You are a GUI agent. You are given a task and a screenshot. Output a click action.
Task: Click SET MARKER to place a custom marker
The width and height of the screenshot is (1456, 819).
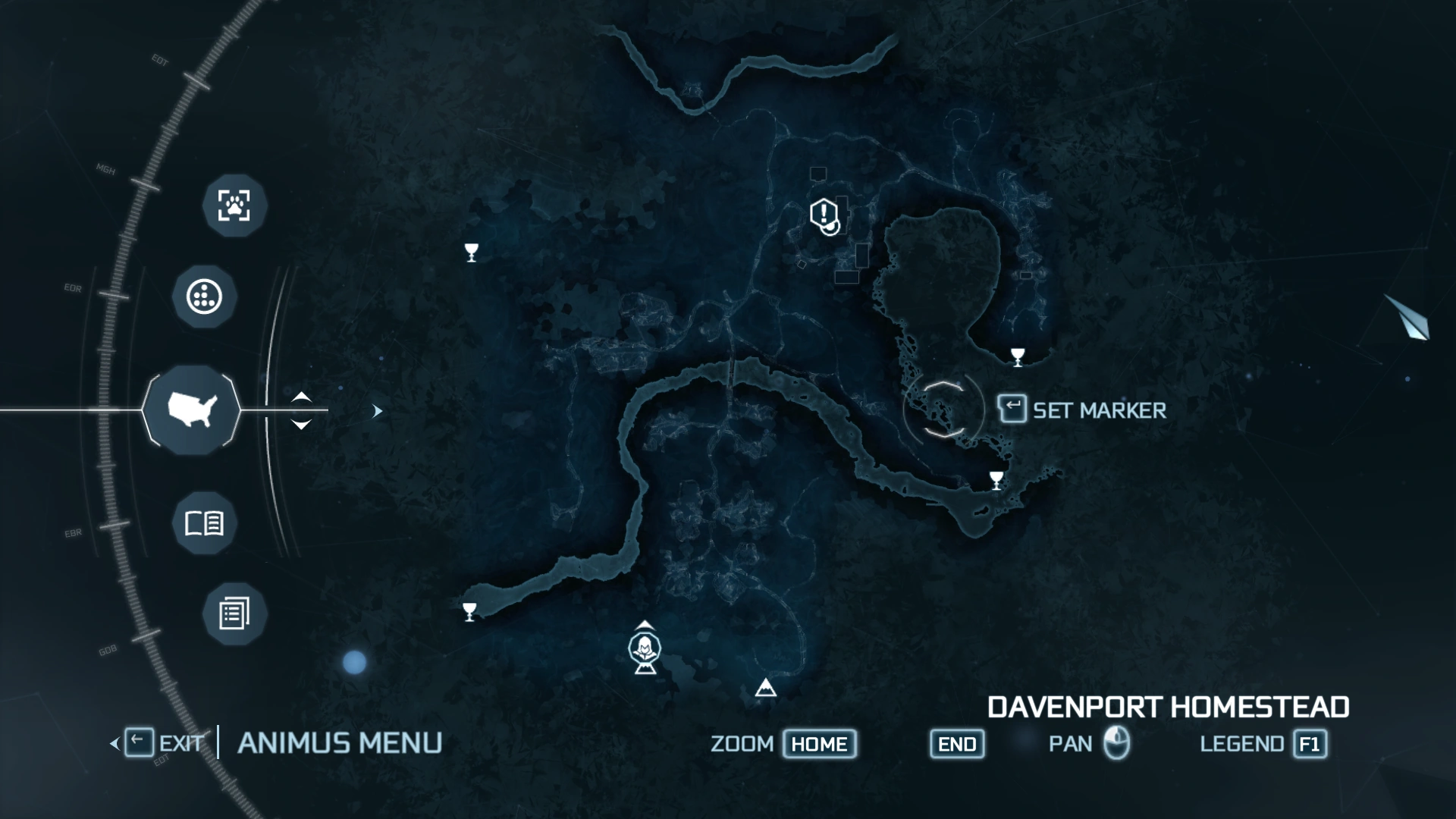click(x=1084, y=410)
